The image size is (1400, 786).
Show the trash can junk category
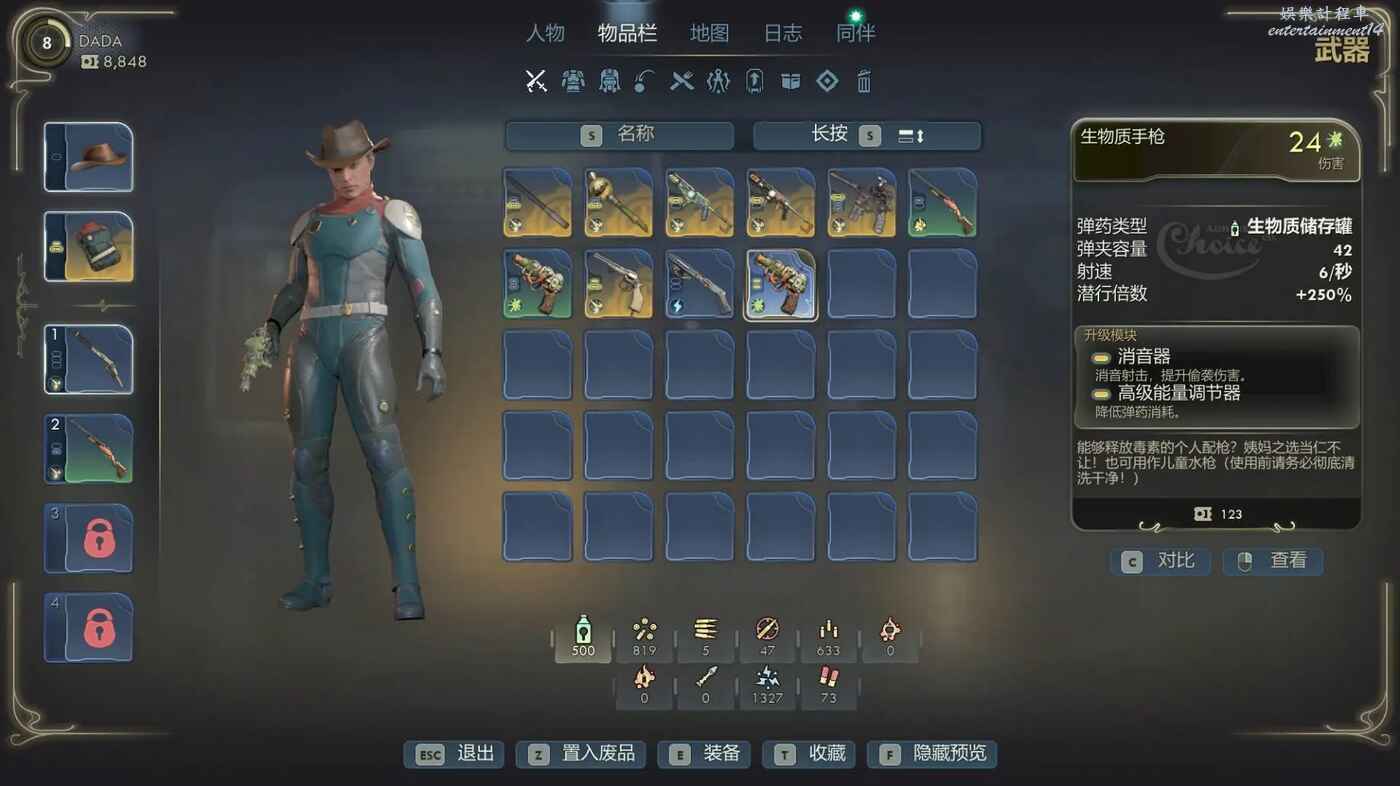[x=864, y=81]
